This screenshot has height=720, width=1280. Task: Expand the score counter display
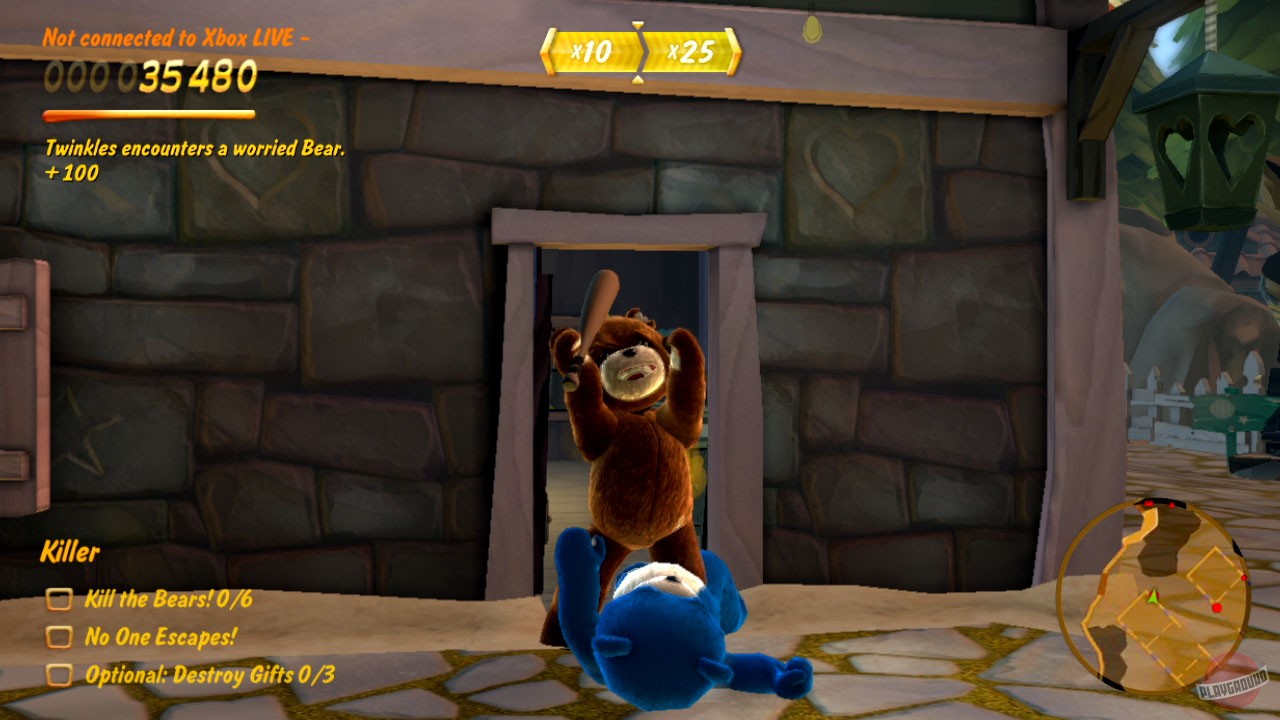tap(150, 75)
